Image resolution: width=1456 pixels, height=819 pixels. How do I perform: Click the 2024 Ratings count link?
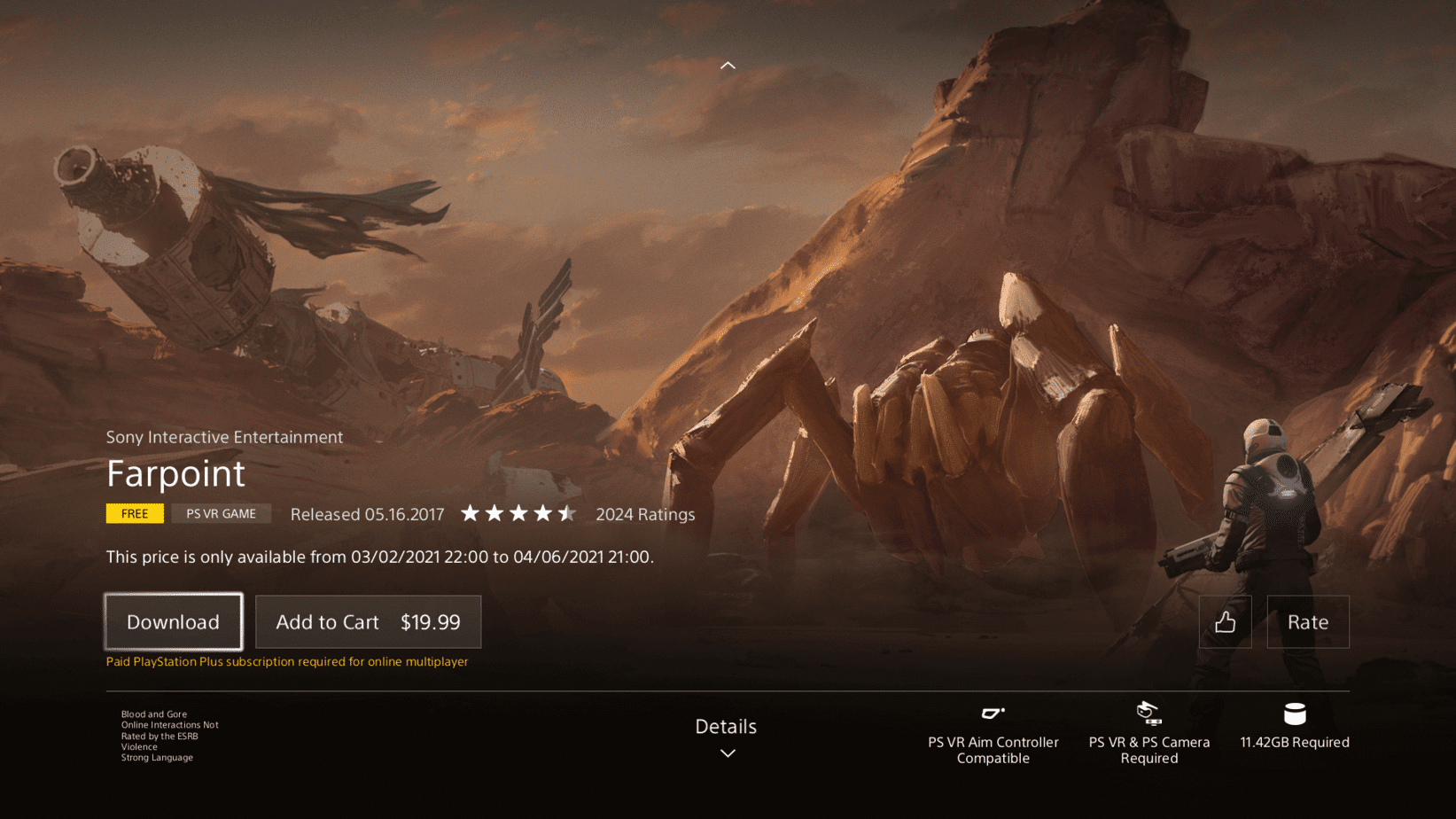tap(645, 514)
